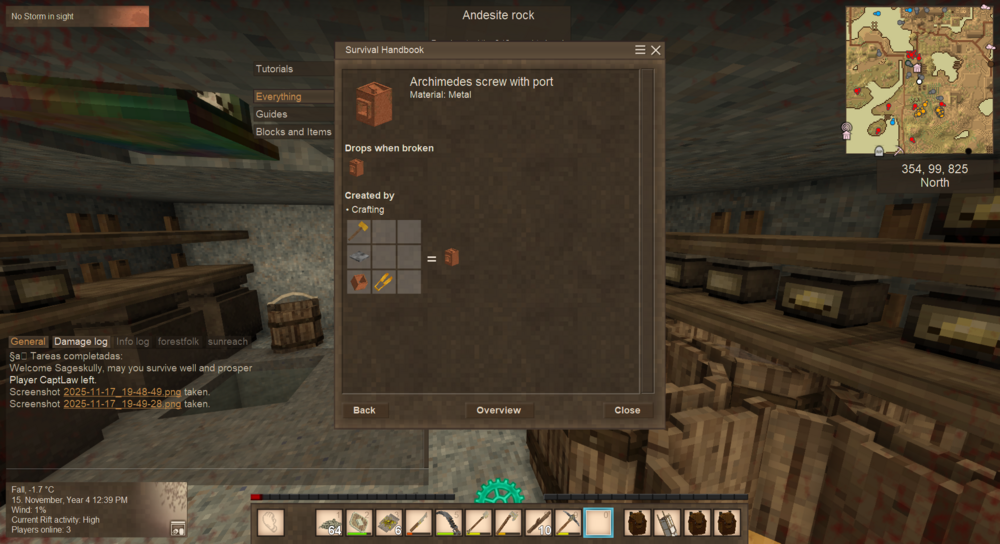Select the Everything handbook category
Image resolution: width=1000 pixels, height=544 pixels.
279,97
